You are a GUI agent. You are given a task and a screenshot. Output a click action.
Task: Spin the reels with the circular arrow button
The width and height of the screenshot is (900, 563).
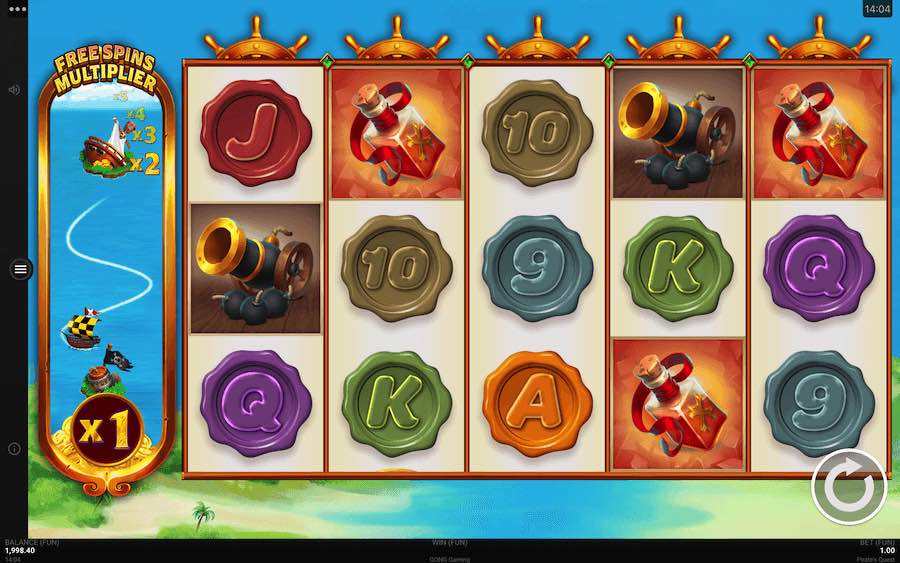848,488
